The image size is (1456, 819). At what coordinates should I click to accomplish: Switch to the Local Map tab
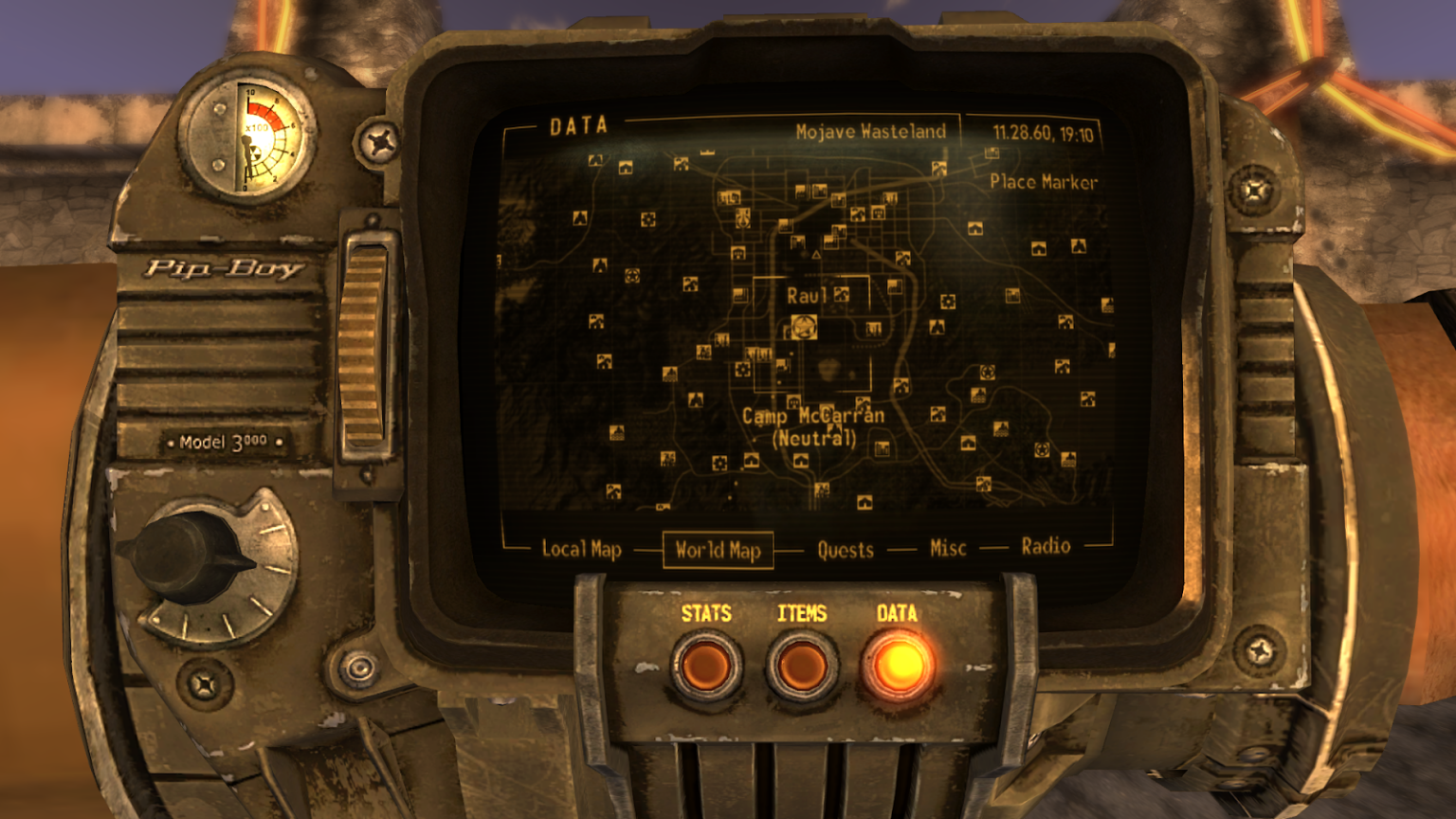click(581, 547)
